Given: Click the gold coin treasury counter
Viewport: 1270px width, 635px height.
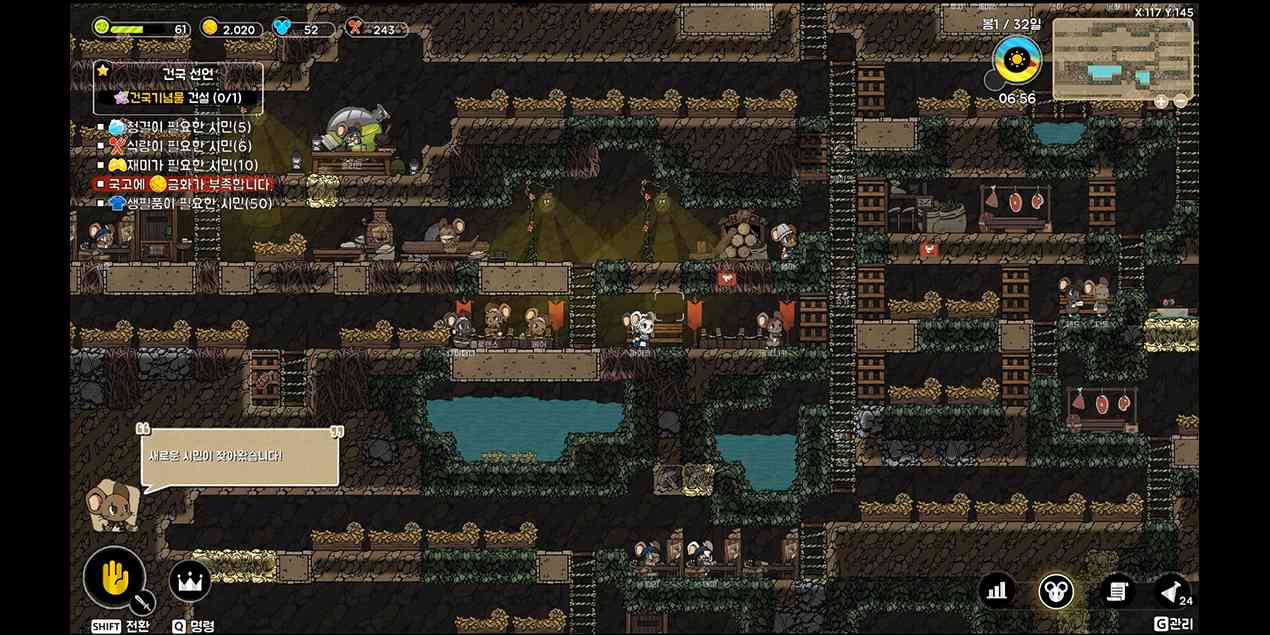Looking at the screenshot, I should [229, 29].
